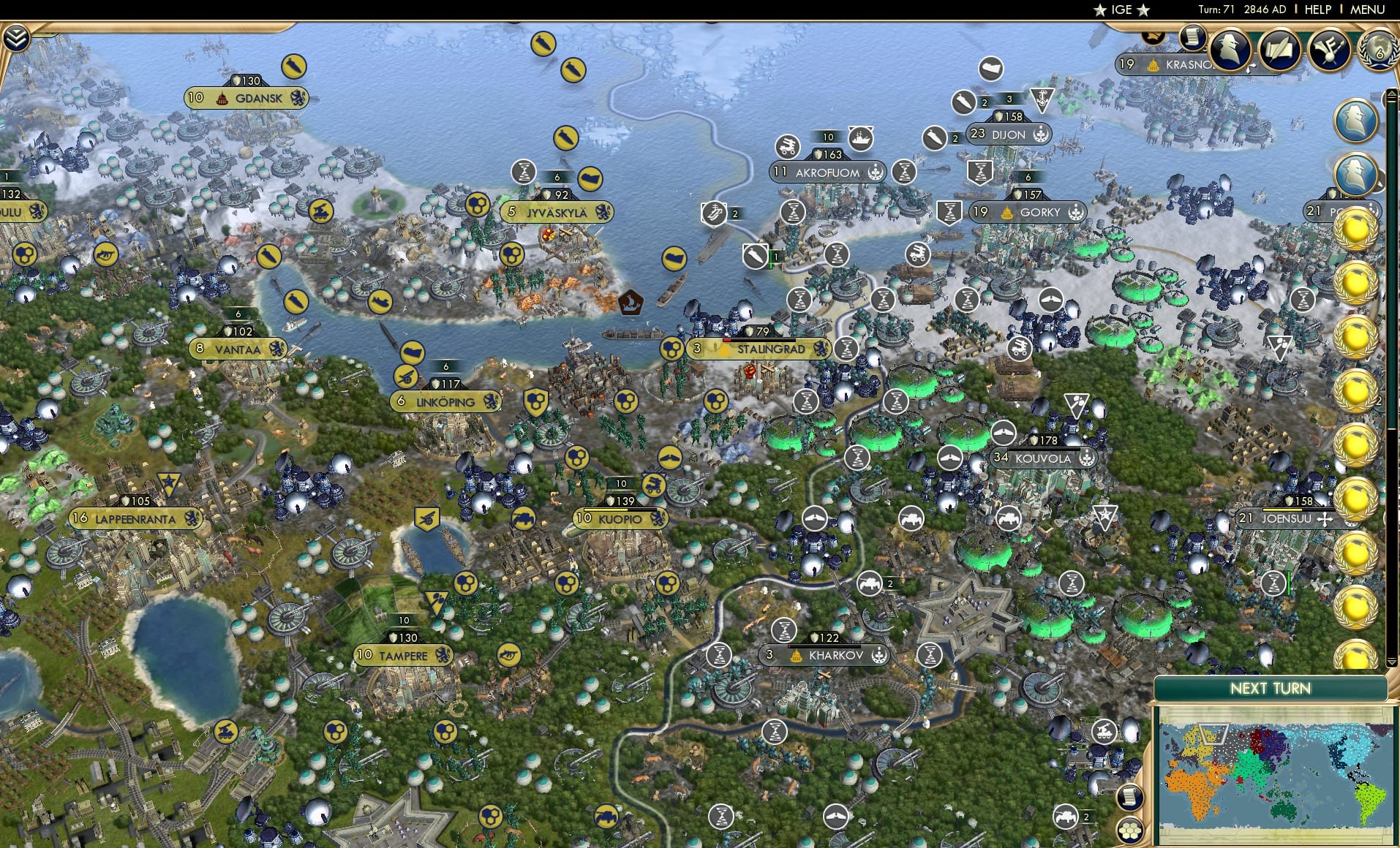
Task: Click the topmost gold laurel notification bubble
Action: [x=1355, y=231]
